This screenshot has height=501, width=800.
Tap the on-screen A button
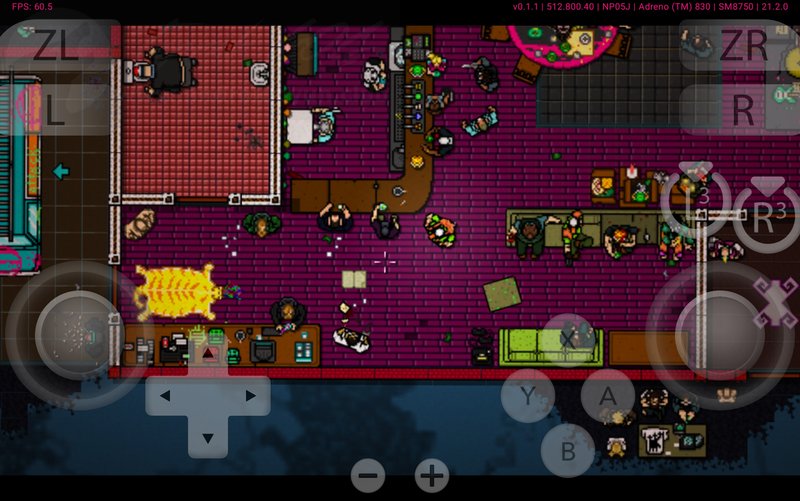coord(608,395)
